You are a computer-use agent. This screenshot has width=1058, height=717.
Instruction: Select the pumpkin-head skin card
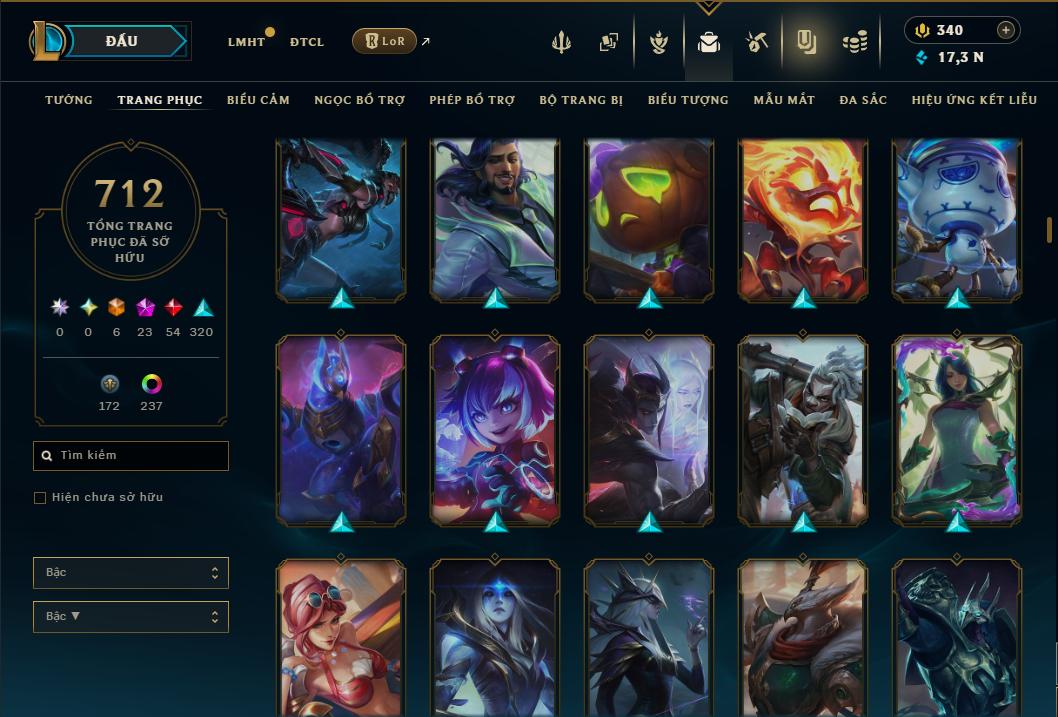[x=649, y=220]
